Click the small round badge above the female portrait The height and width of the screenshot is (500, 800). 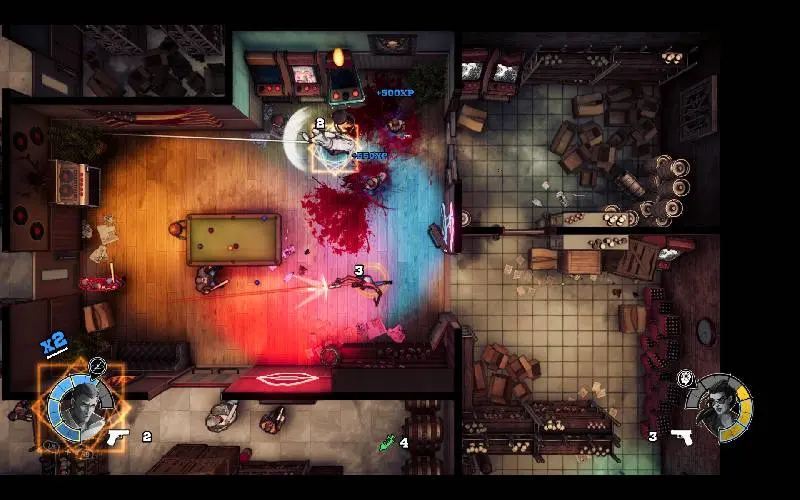(x=686, y=377)
